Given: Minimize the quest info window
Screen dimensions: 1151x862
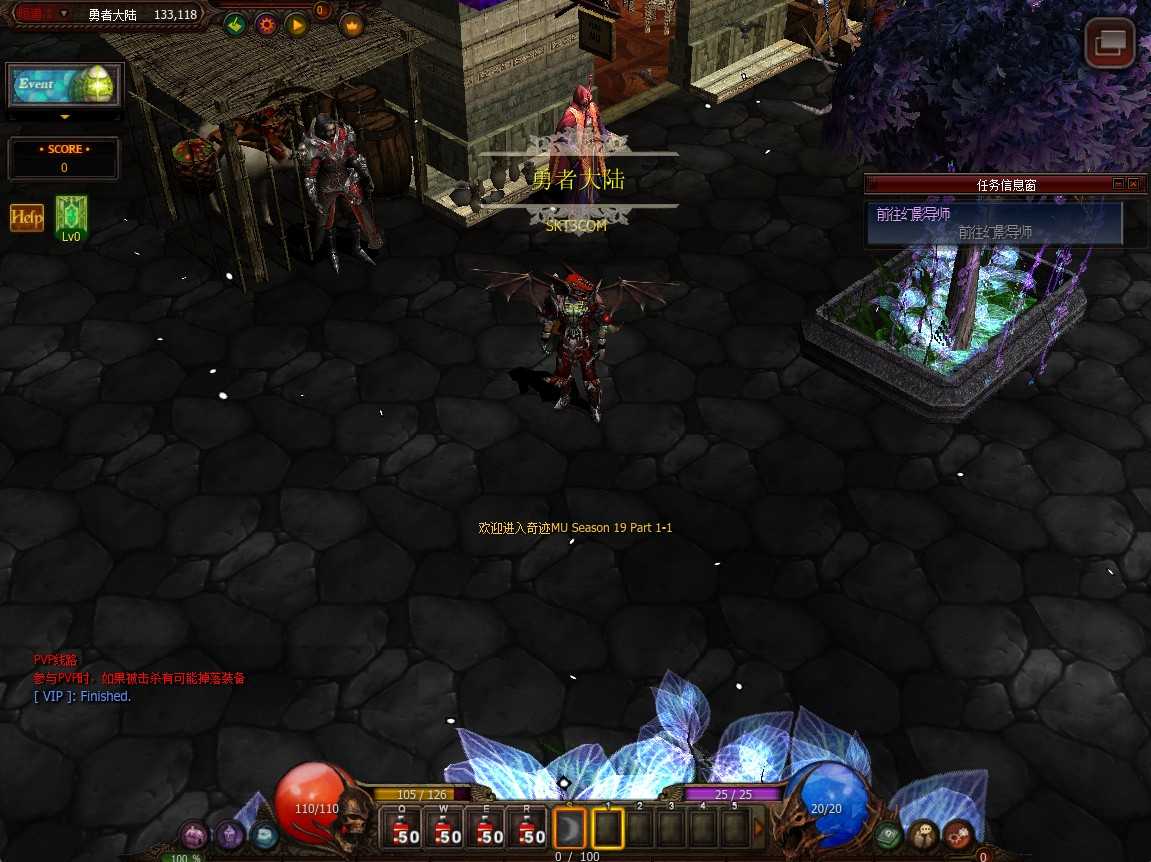Looking at the screenshot, I should [1118, 184].
